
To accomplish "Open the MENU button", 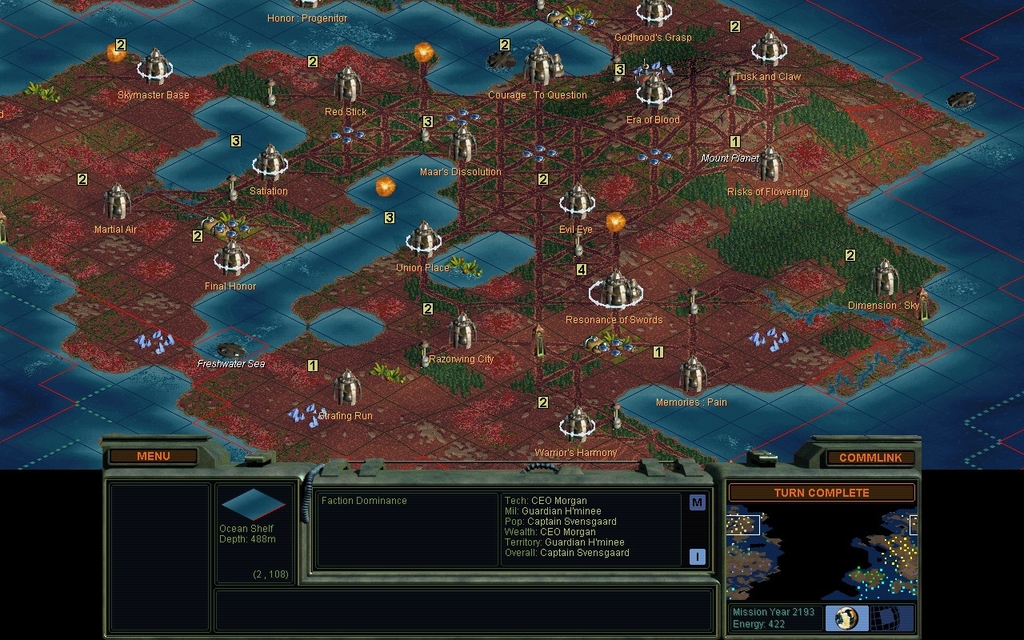I will [153, 456].
